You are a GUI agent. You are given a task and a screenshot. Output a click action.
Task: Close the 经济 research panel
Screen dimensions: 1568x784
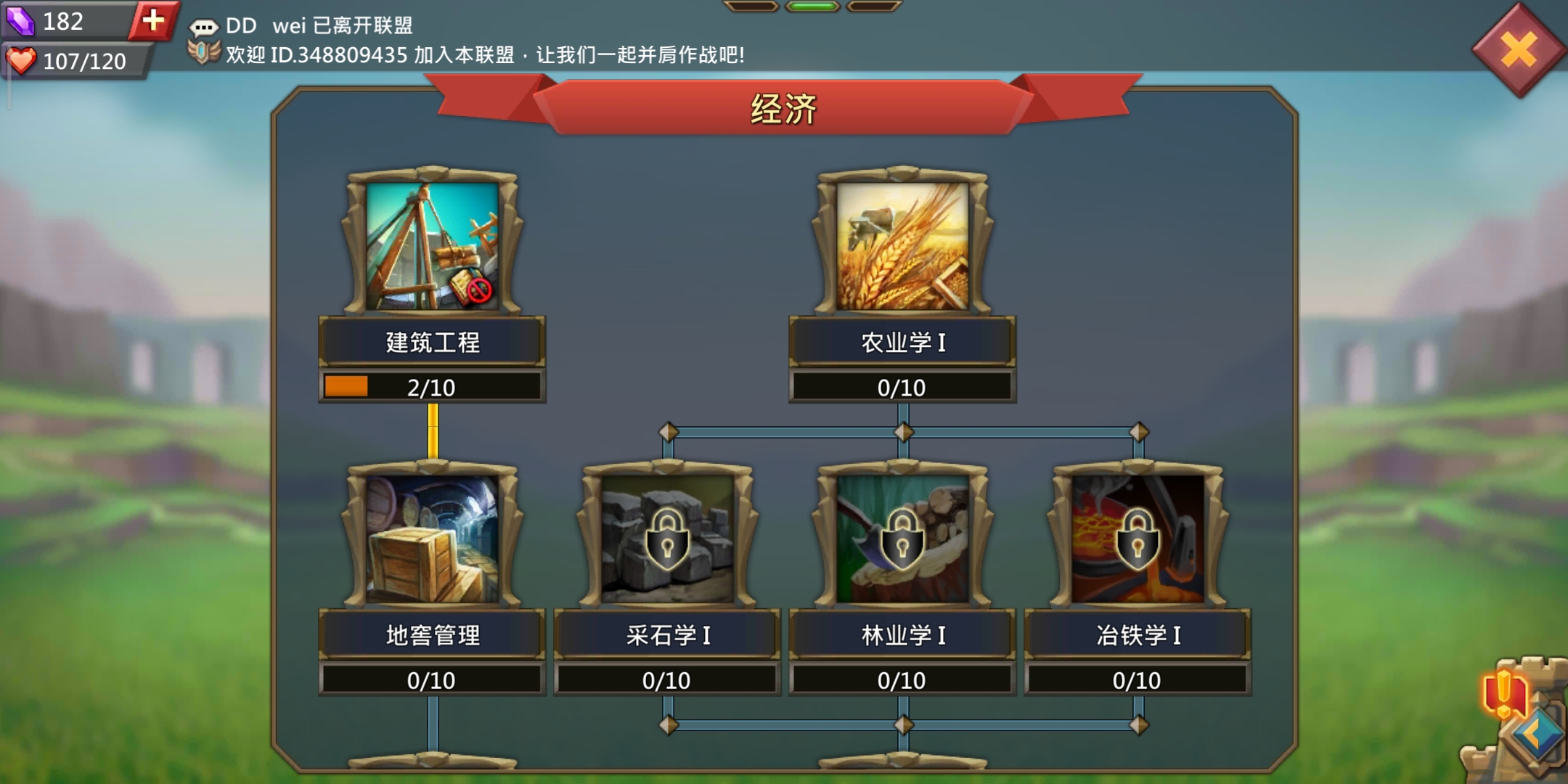1519,49
